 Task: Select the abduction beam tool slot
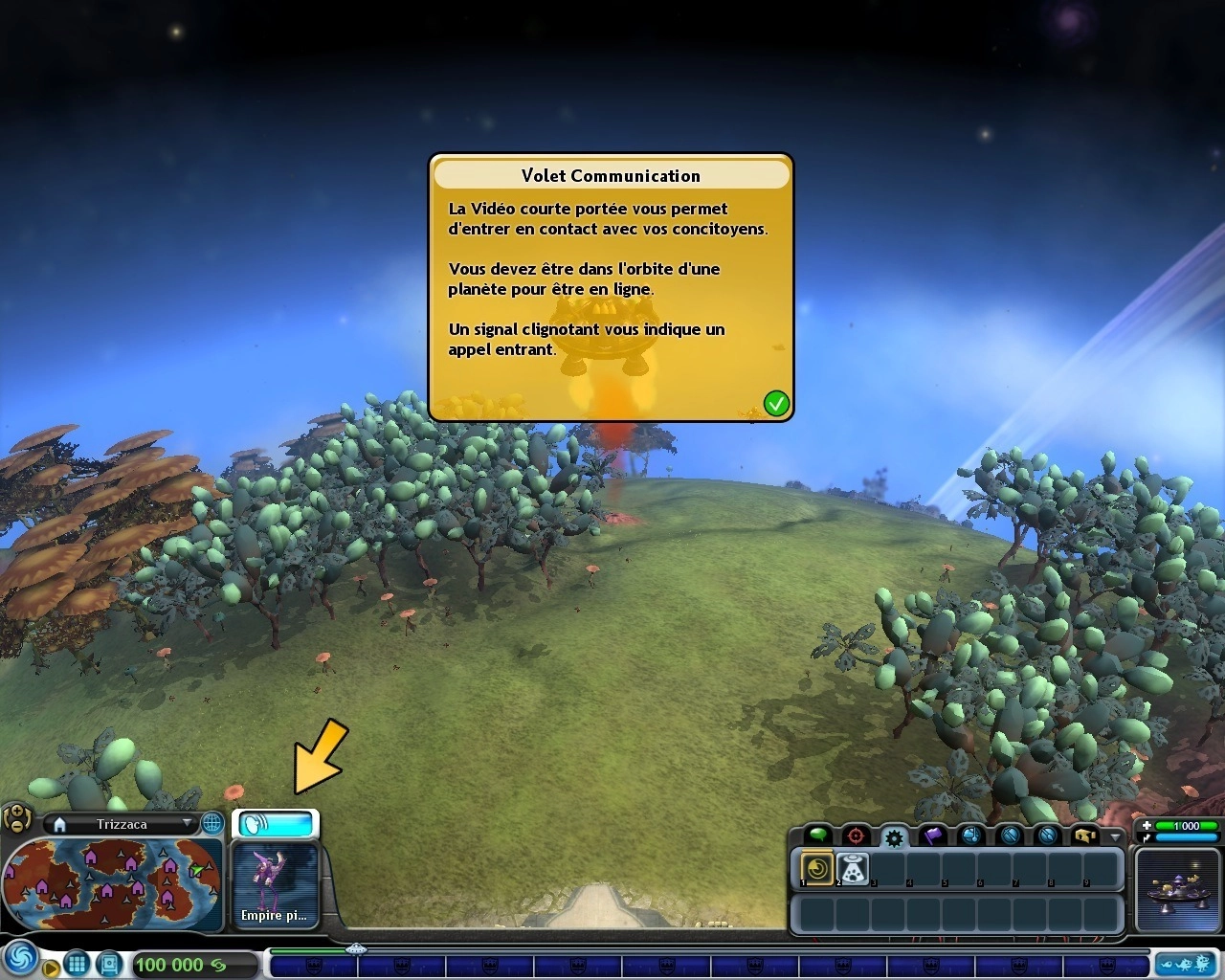tap(853, 869)
